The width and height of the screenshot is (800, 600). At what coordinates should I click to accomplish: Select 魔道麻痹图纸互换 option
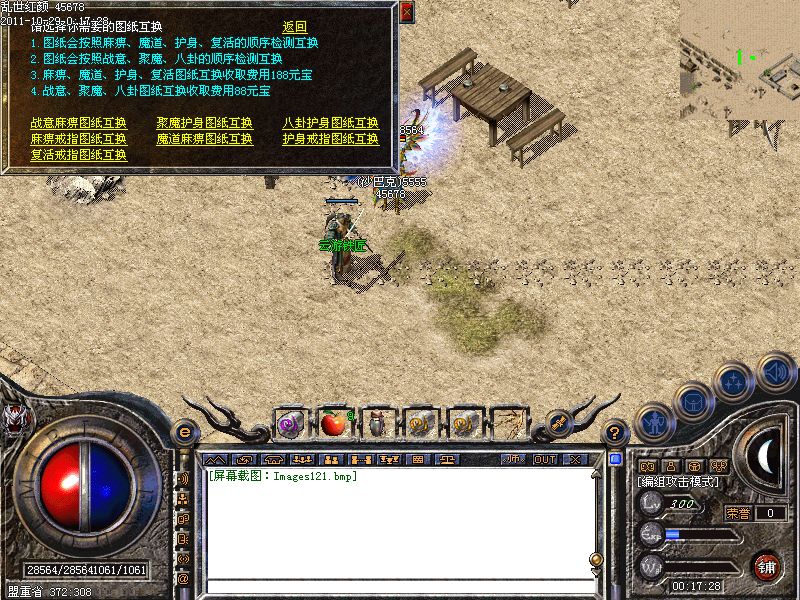click(205, 139)
